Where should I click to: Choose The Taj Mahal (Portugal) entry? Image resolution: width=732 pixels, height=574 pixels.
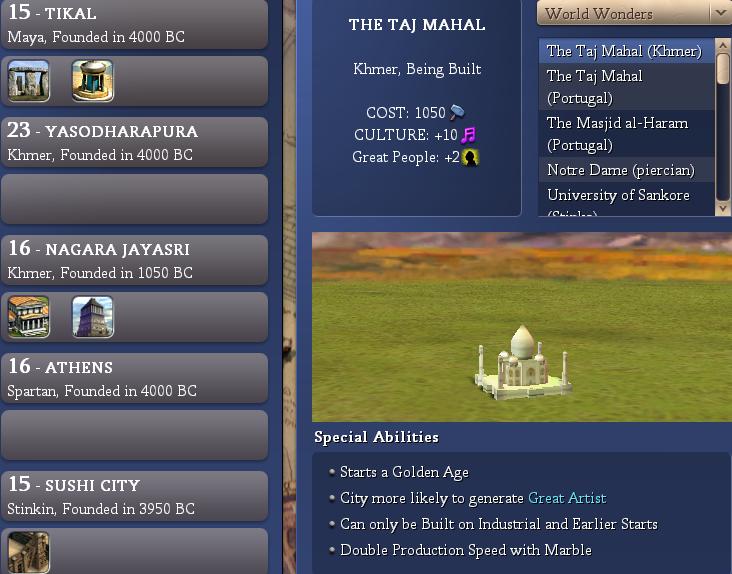pos(624,87)
